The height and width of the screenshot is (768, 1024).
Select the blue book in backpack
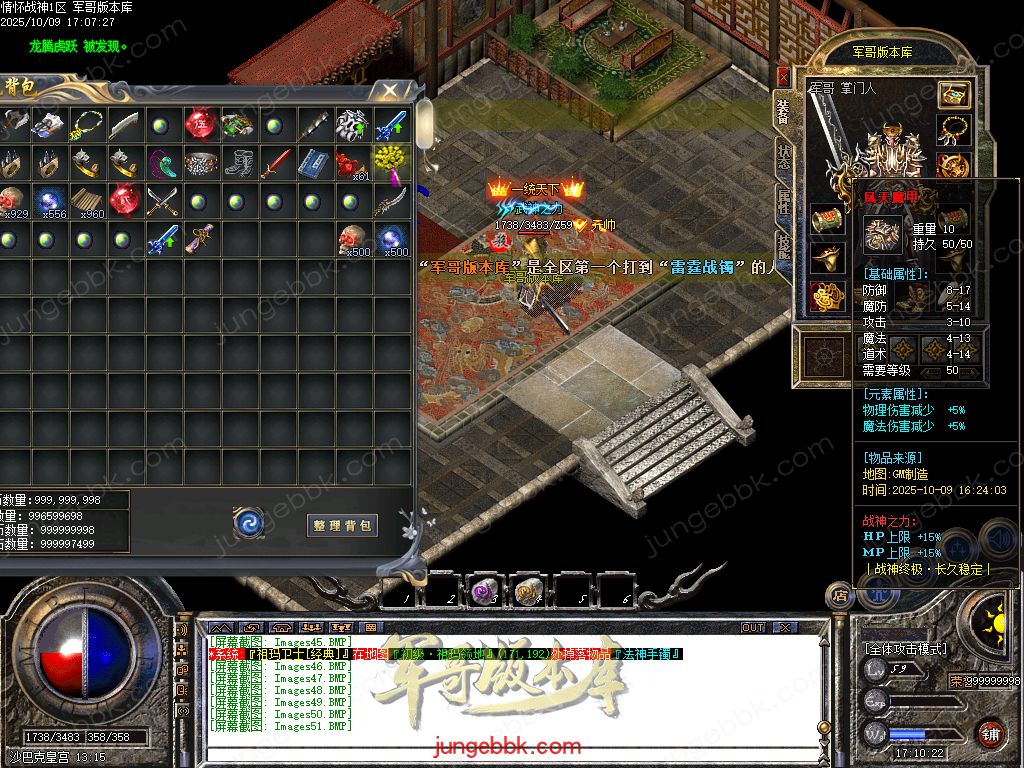point(313,161)
